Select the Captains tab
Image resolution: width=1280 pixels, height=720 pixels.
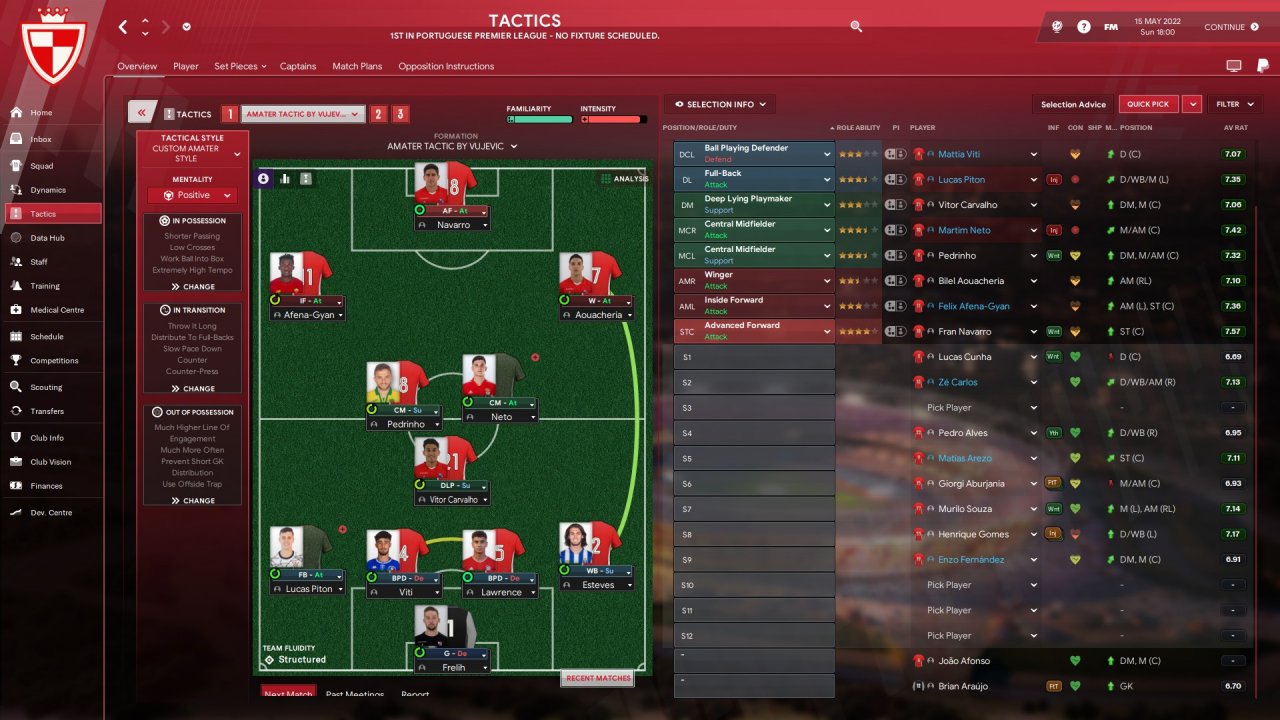click(298, 66)
